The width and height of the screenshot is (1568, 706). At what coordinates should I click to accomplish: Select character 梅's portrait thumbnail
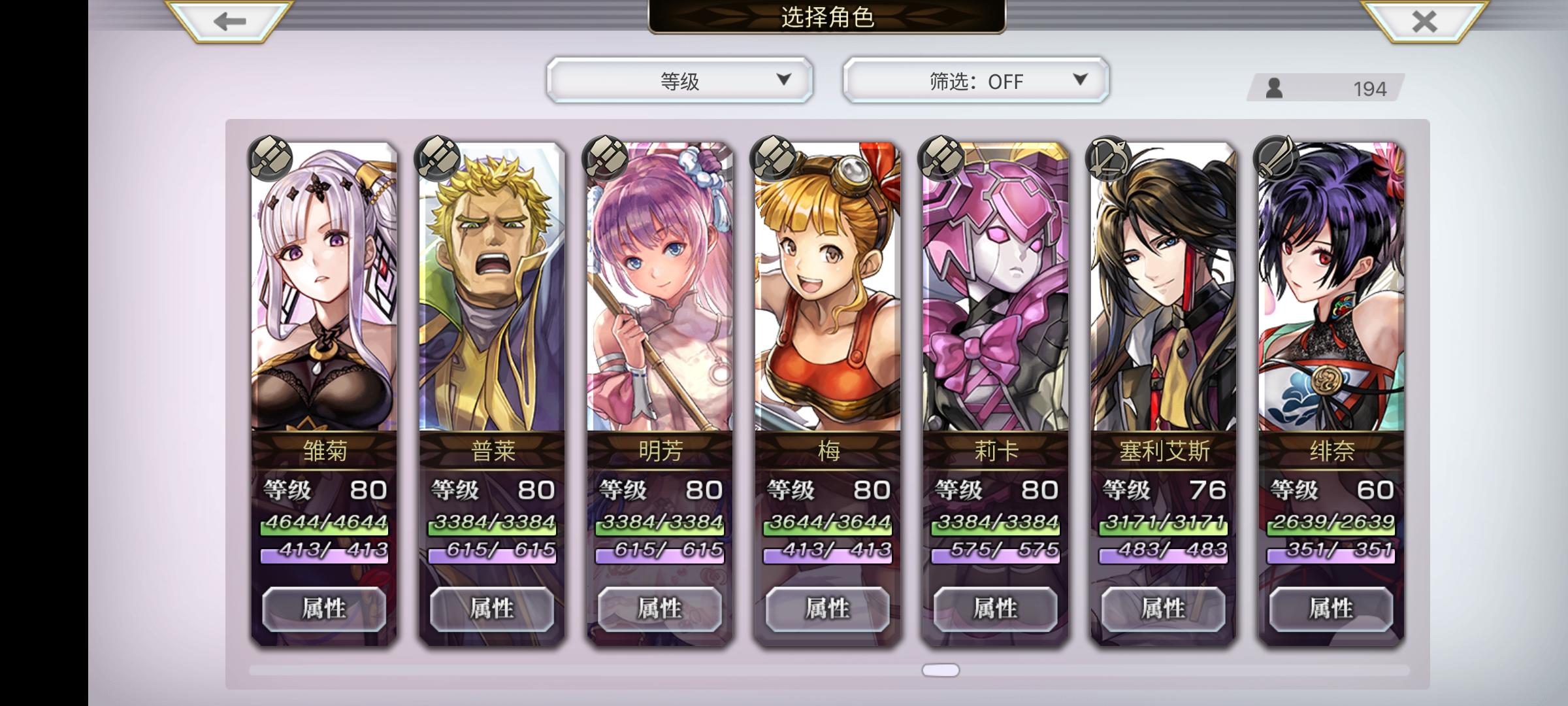pyautogui.click(x=826, y=288)
